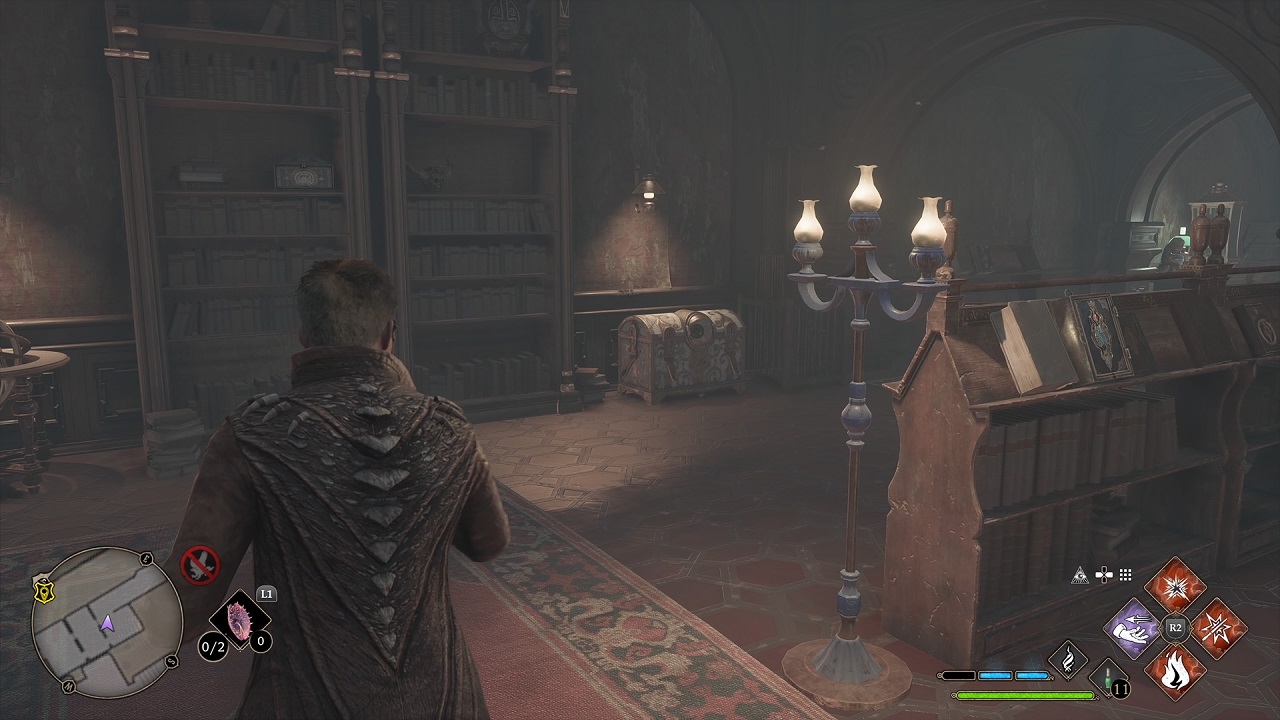
Task: Click the 0/2 cabbage counter badge
Action: point(213,646)
